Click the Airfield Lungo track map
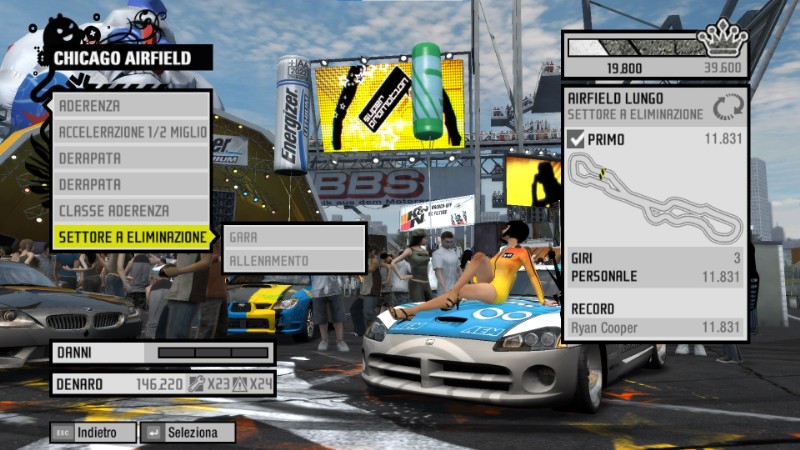Viewport: 800px width, 450px height. pos(655,198)
